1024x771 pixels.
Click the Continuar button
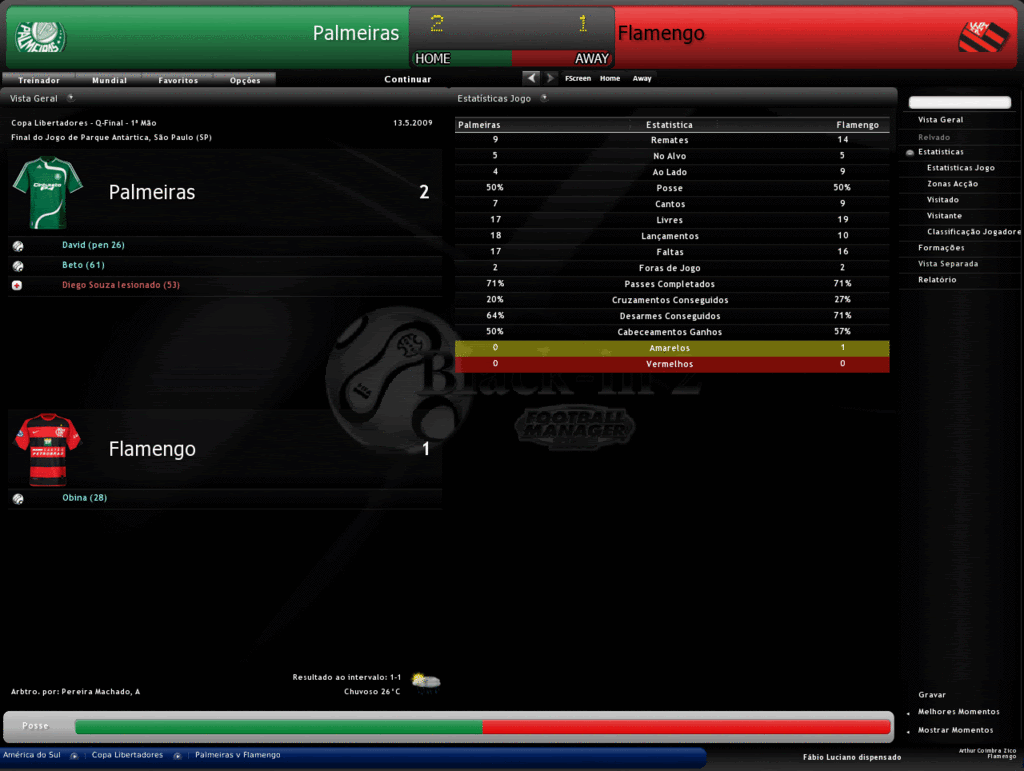pos(408,79)
